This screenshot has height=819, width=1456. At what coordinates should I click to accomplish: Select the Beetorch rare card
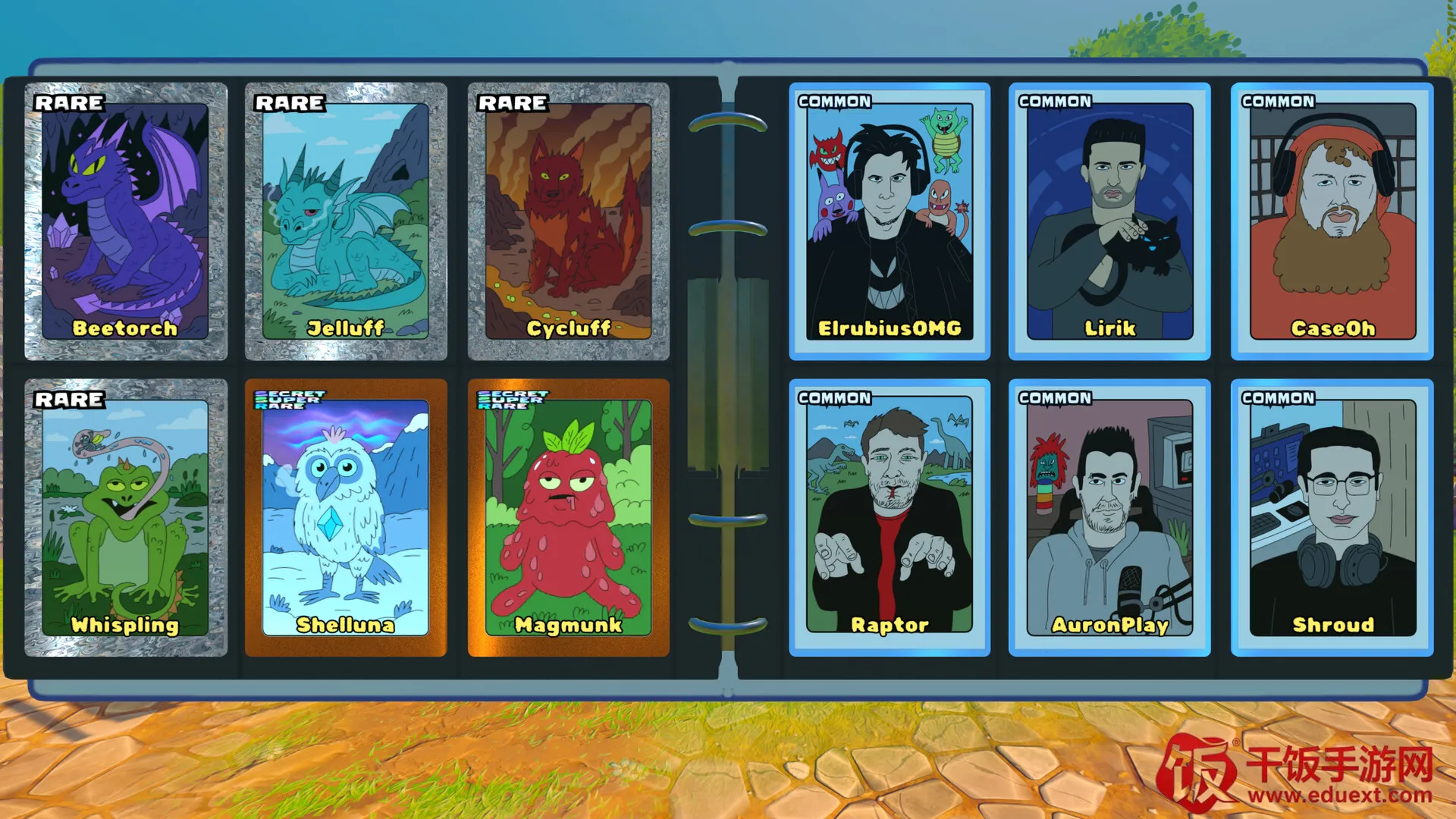point(126,221)
